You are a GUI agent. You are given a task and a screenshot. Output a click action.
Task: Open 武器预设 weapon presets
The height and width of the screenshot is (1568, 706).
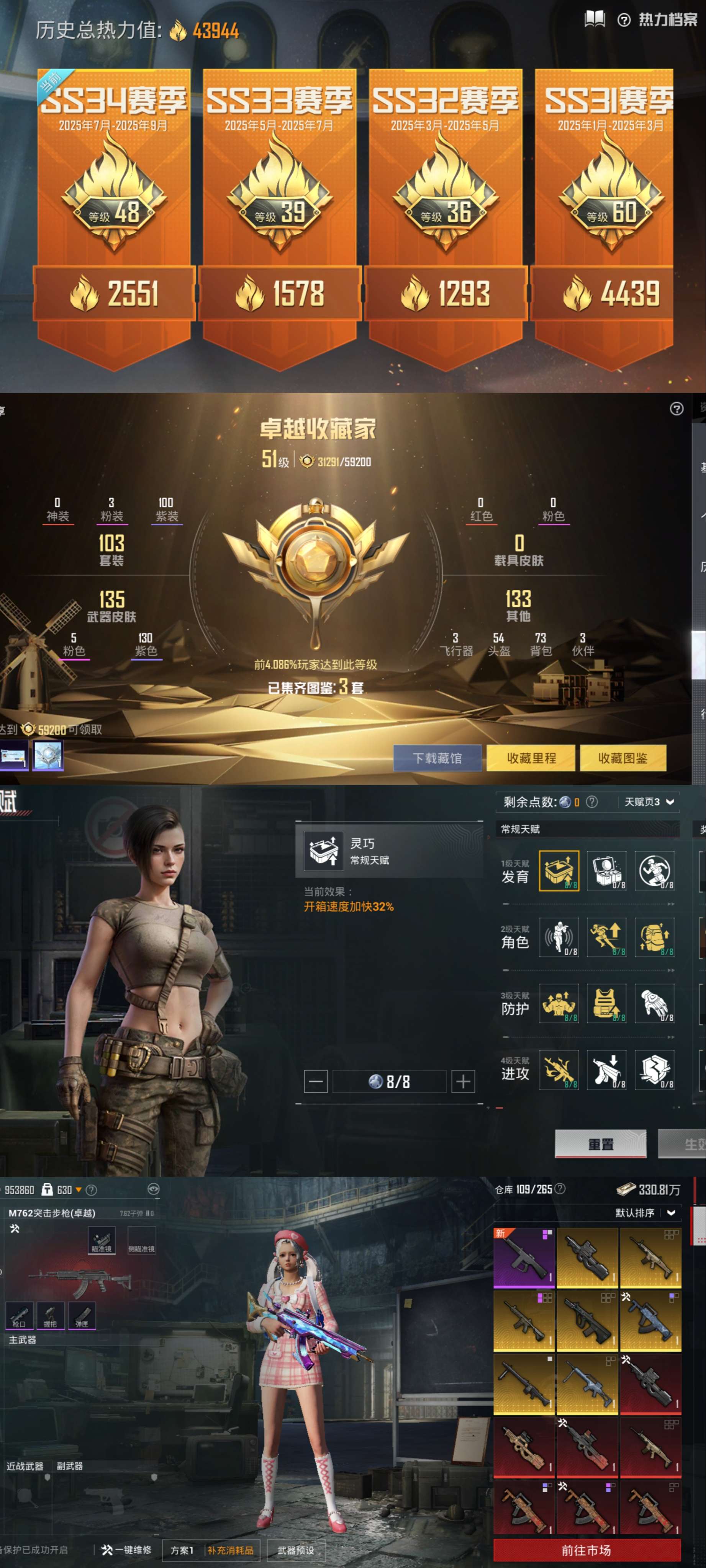coord(295,1550)
